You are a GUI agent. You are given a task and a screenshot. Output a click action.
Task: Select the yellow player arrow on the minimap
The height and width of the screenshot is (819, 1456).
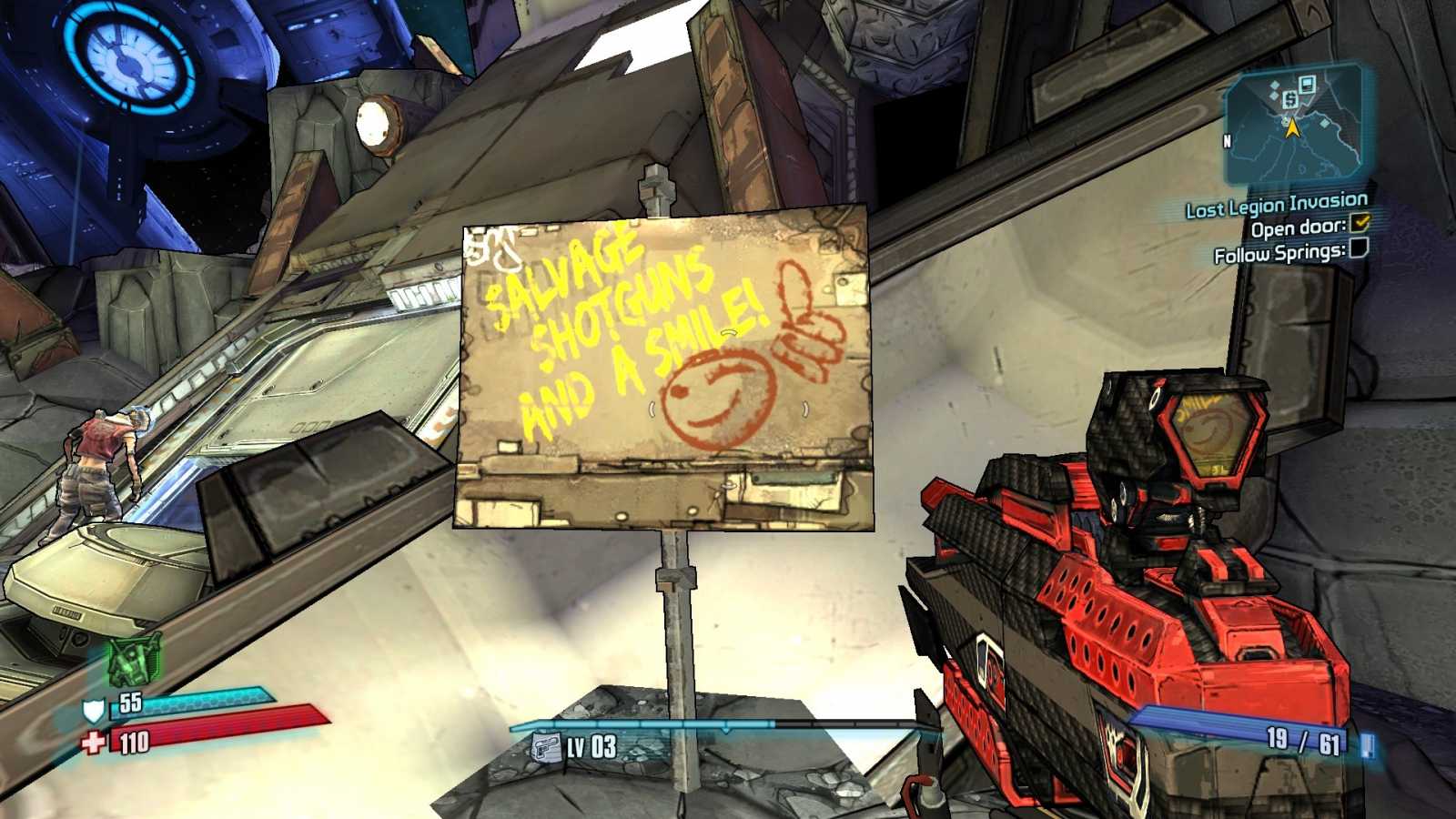1293,130
